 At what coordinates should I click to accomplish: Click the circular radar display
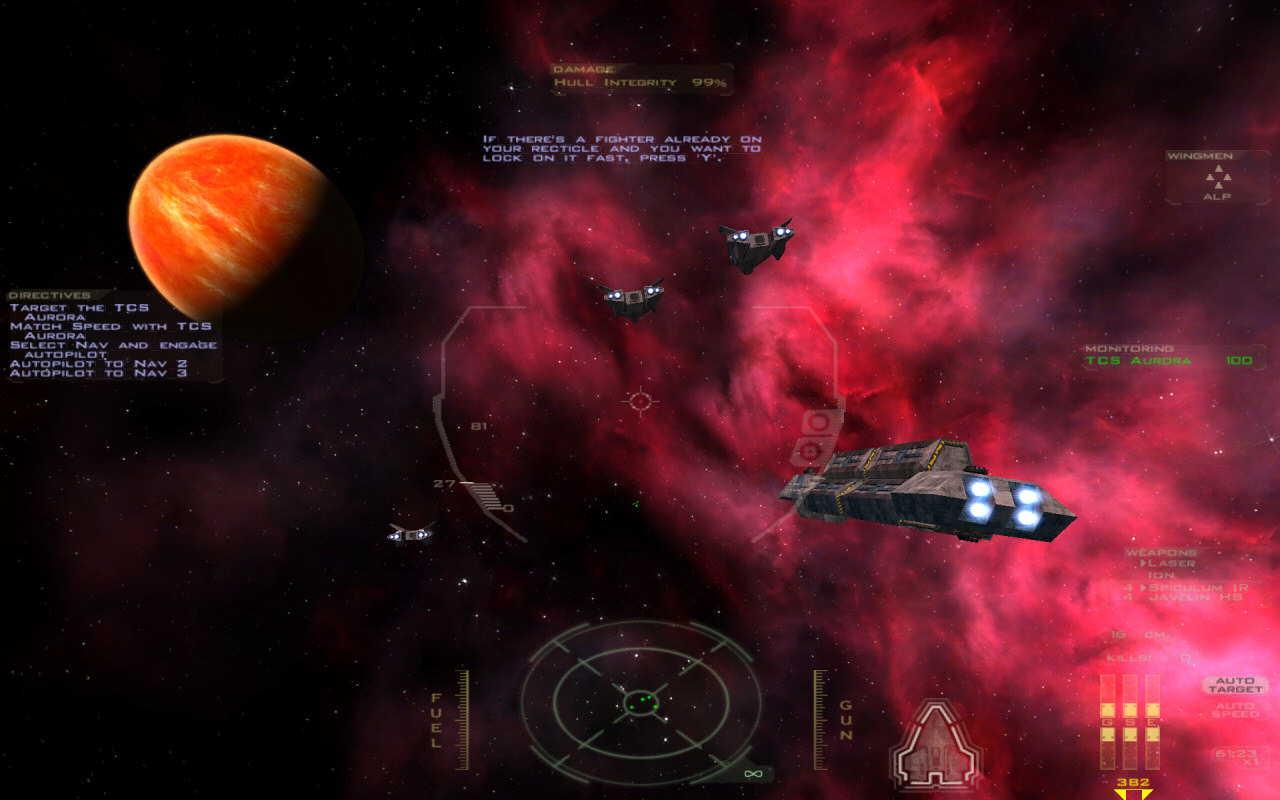pyautogui.click(x=640, y=701)
